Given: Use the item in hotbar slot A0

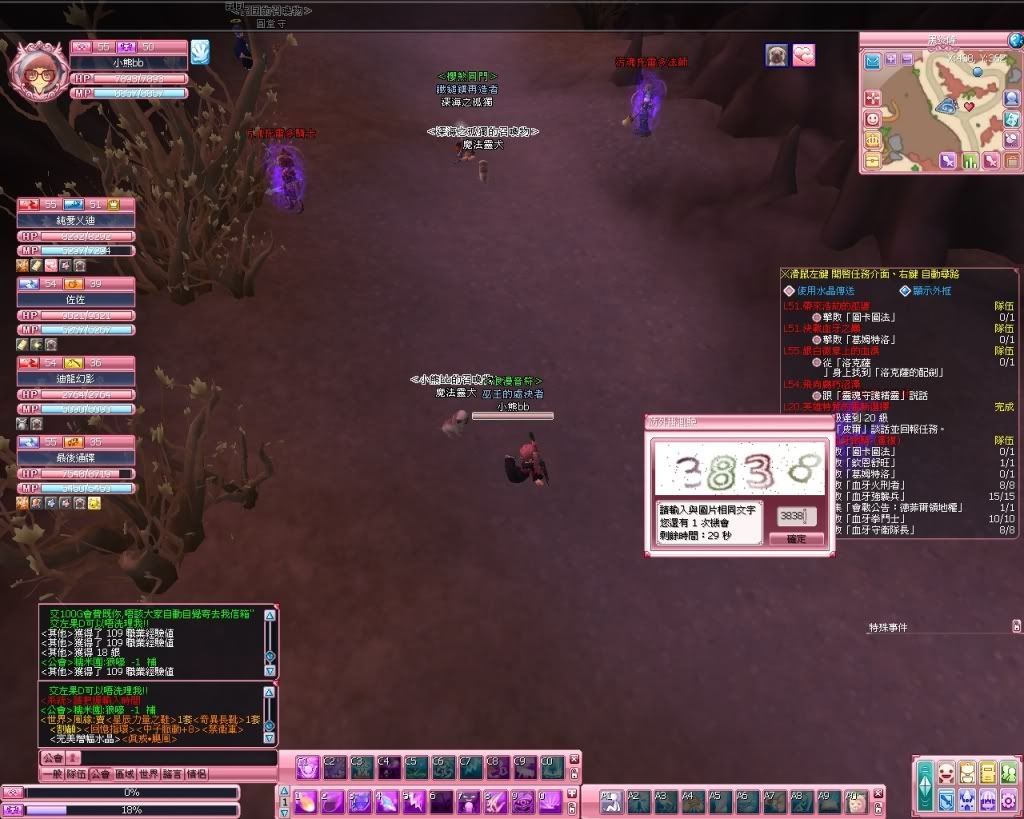Looking at the screenshot, I should (854, 800).
